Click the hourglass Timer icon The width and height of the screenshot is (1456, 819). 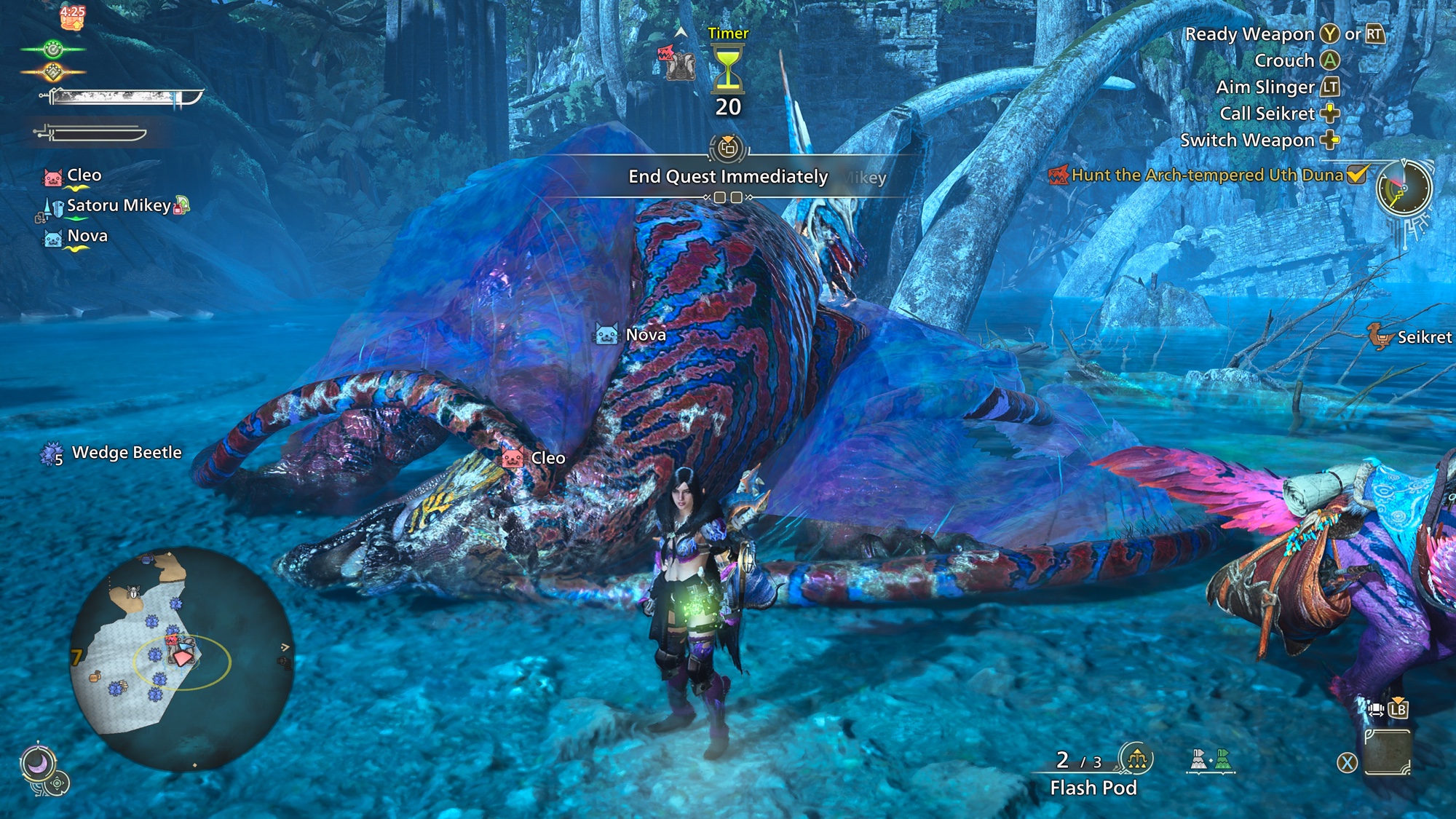727,68
